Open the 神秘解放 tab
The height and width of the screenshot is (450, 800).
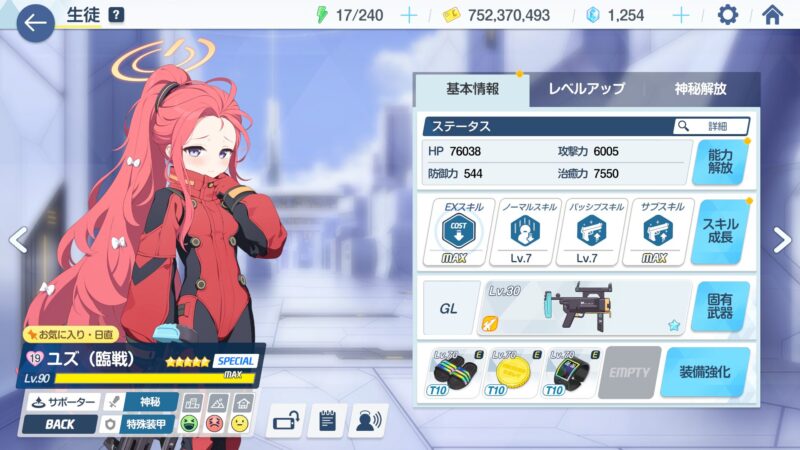(700, 89)
